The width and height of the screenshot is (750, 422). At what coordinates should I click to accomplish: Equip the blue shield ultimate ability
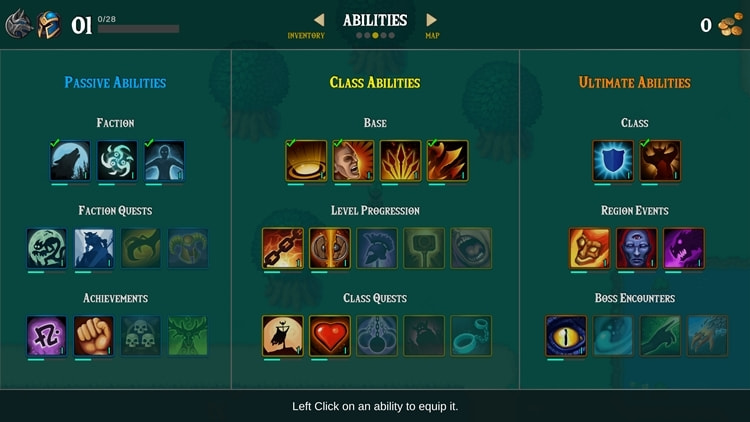point(613,161)
